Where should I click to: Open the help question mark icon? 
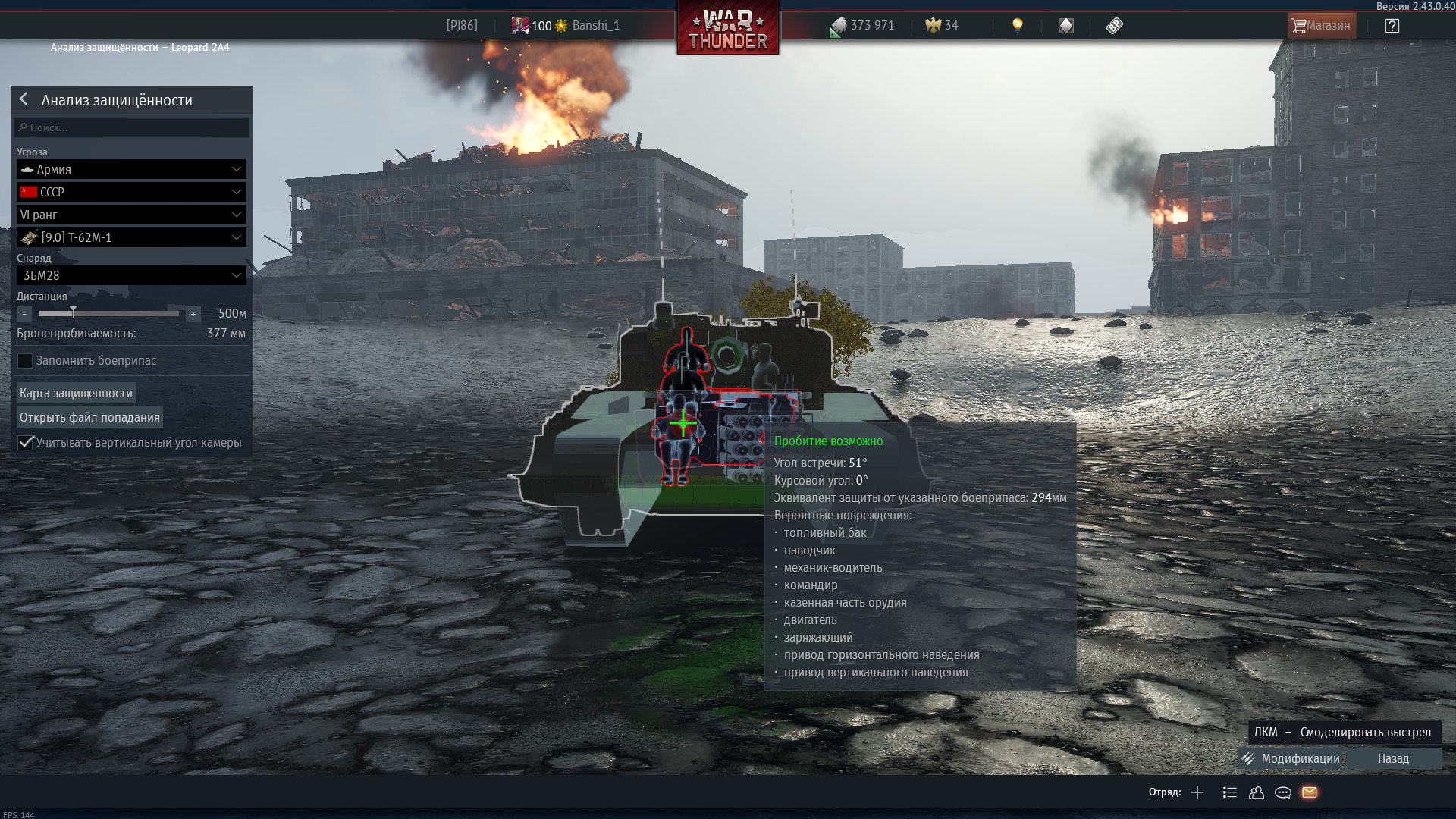(1392, 25)
